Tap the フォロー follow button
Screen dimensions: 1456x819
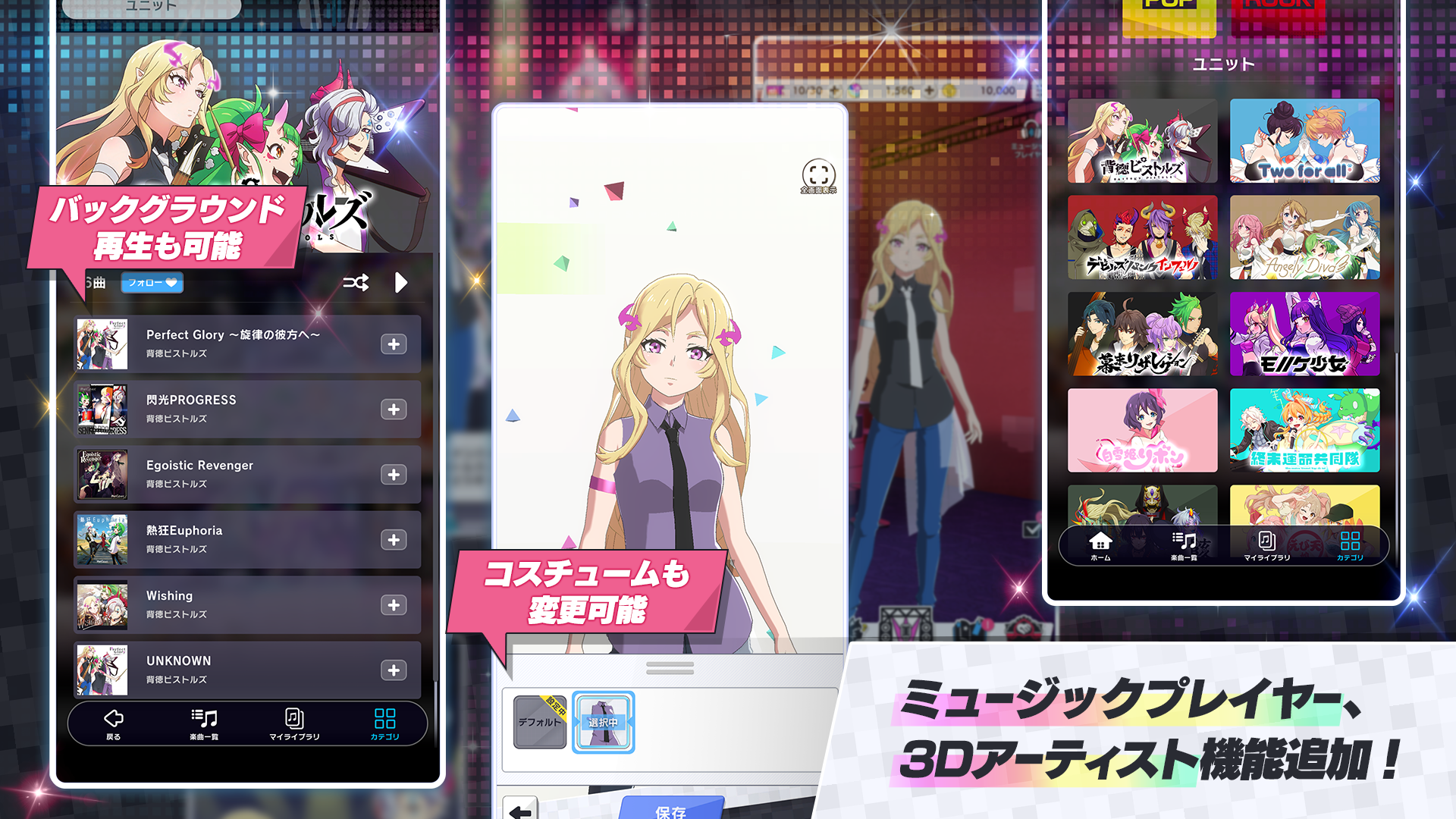point(152,283)
